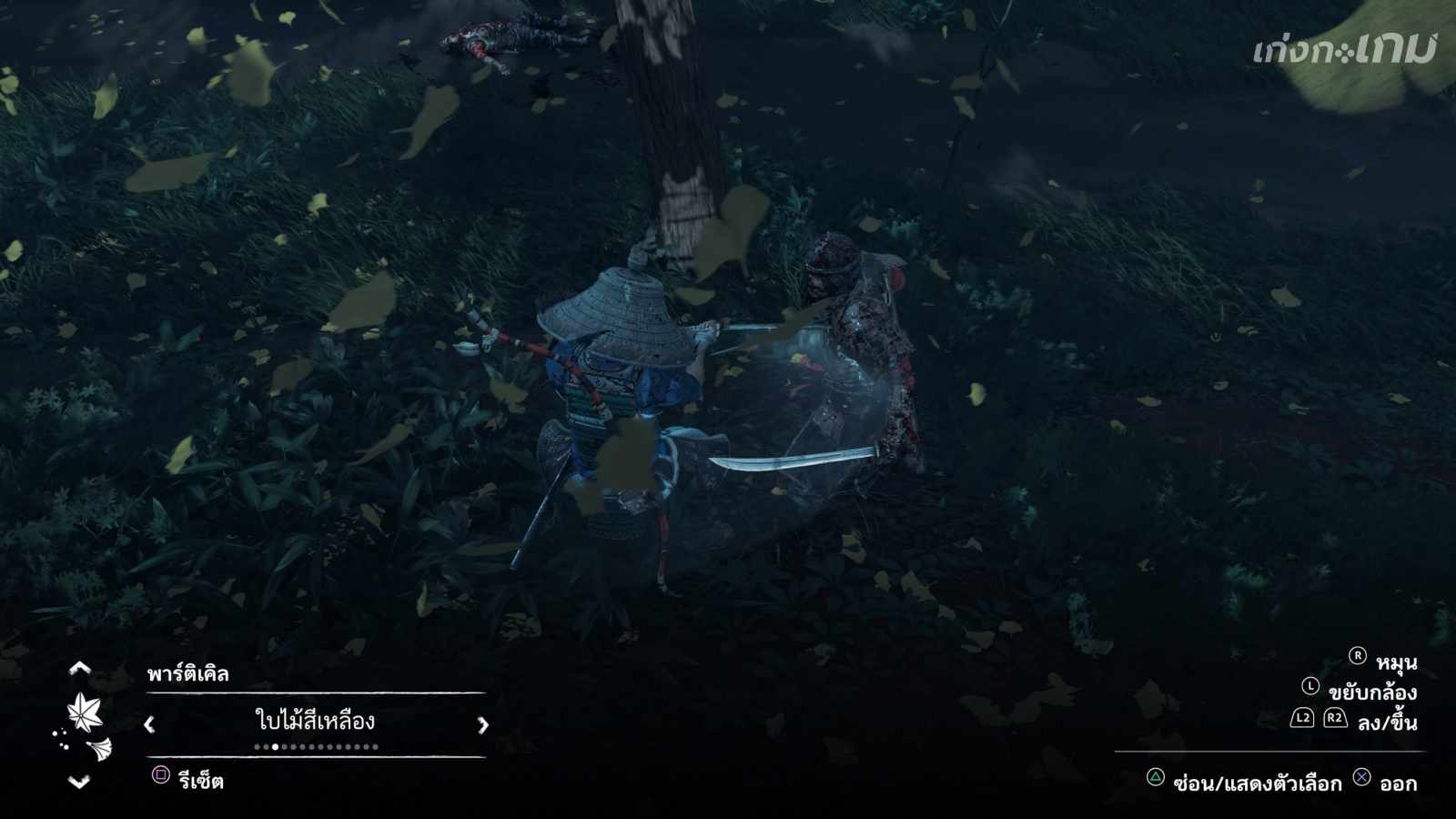This screenshot has width=1456, height=819.
Task: Select the previous particle type with the left arrow
Action: click(x=150, y=724)
